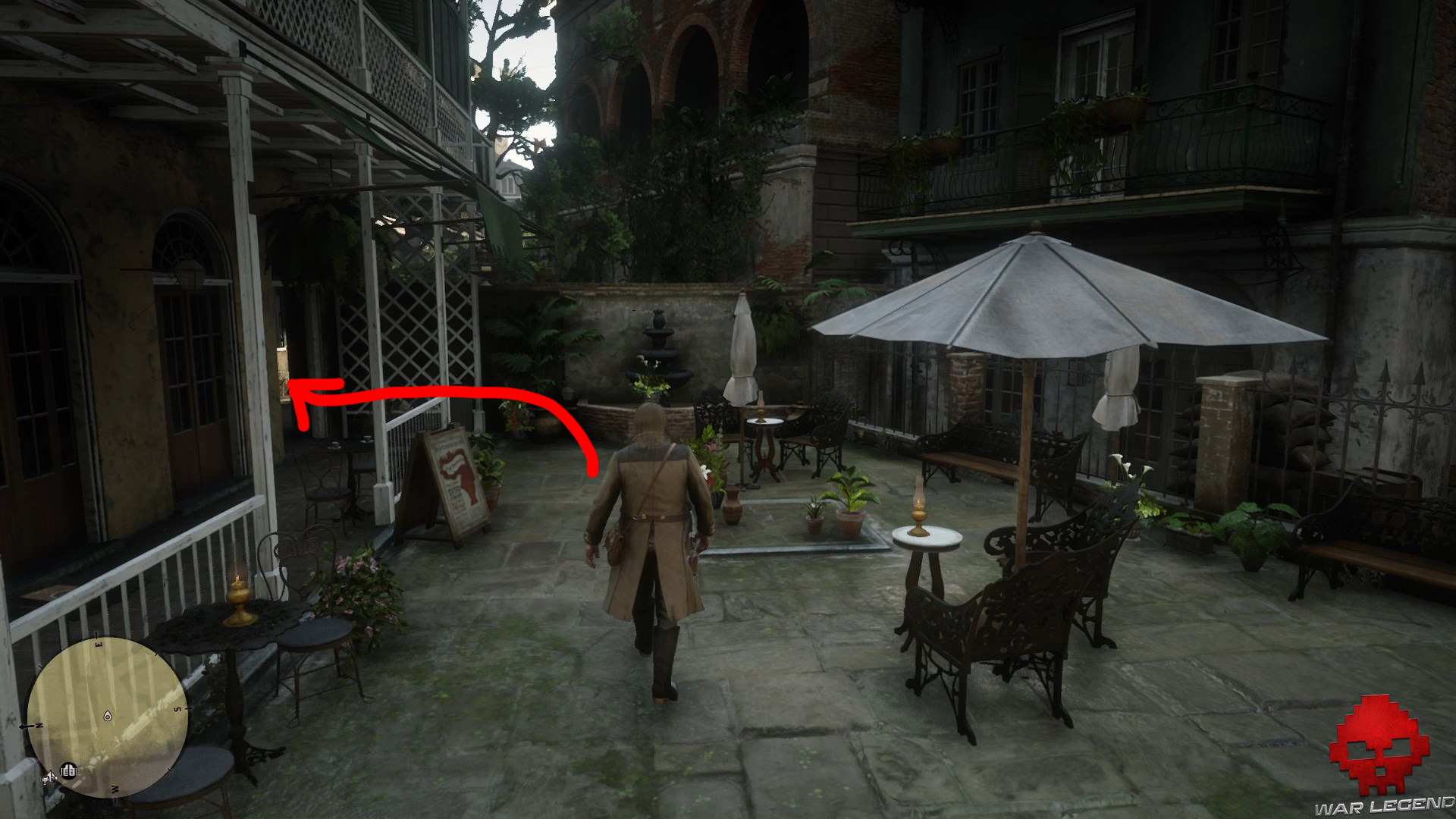
Task: Select the player position marker on the minimap
Action: pos(107,715)
